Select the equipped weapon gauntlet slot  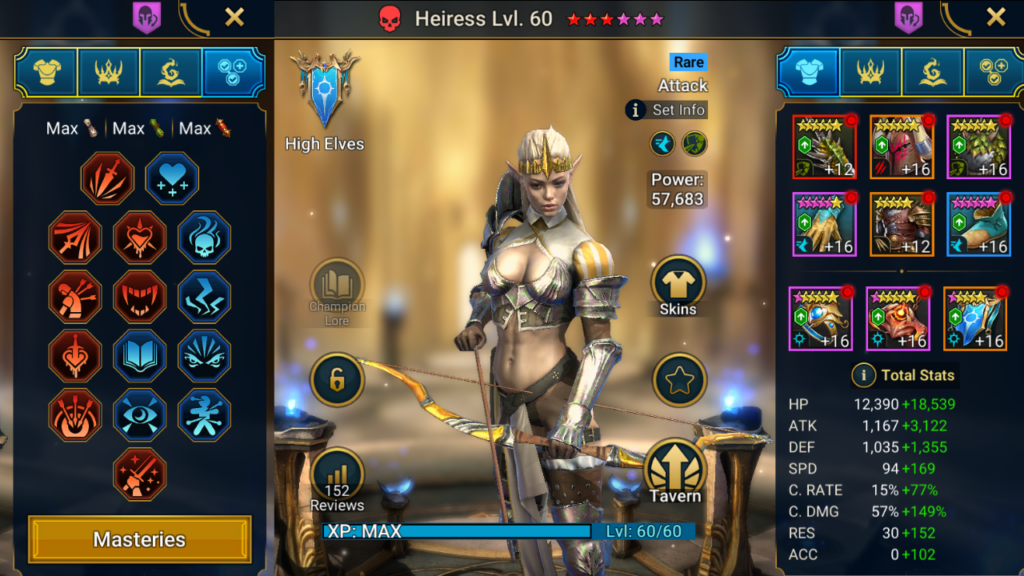[824, 147]
